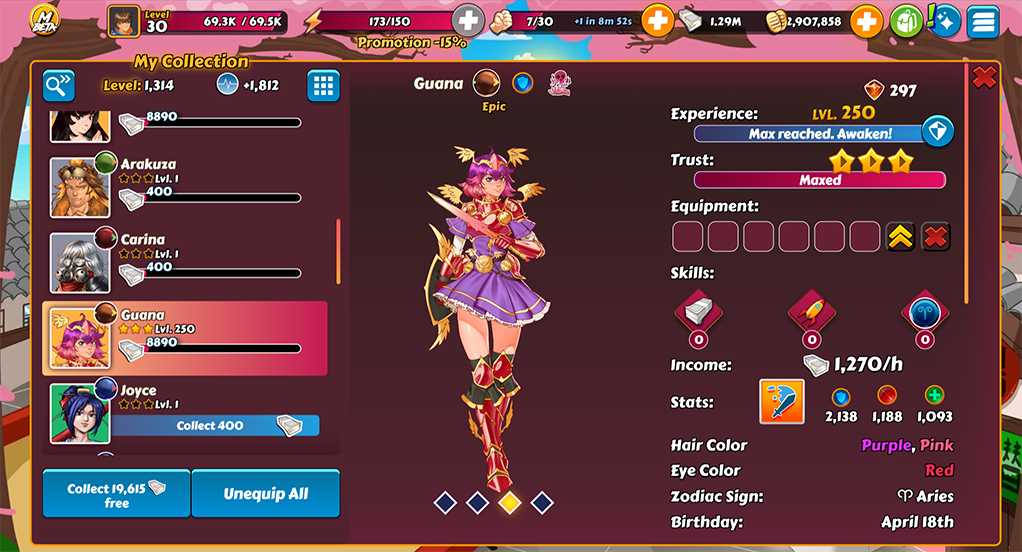Open the sword-and-shield stats icon

[x=782, y=402]
